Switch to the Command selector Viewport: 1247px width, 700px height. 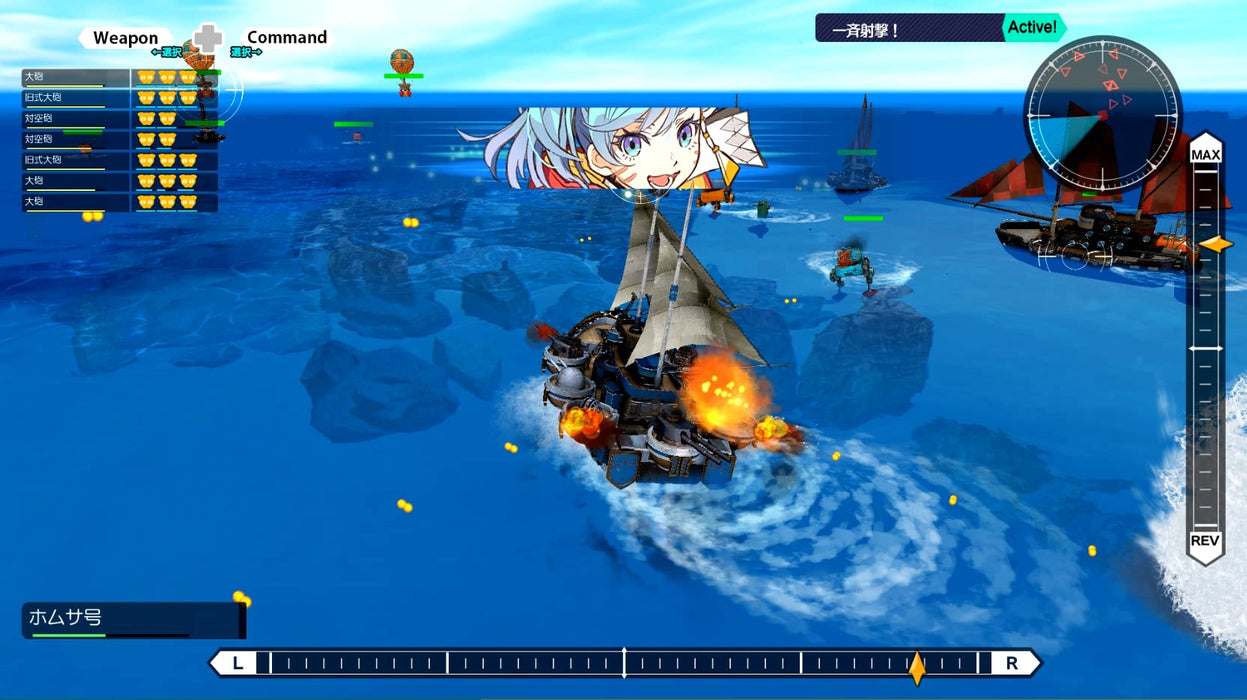[287, 38]
